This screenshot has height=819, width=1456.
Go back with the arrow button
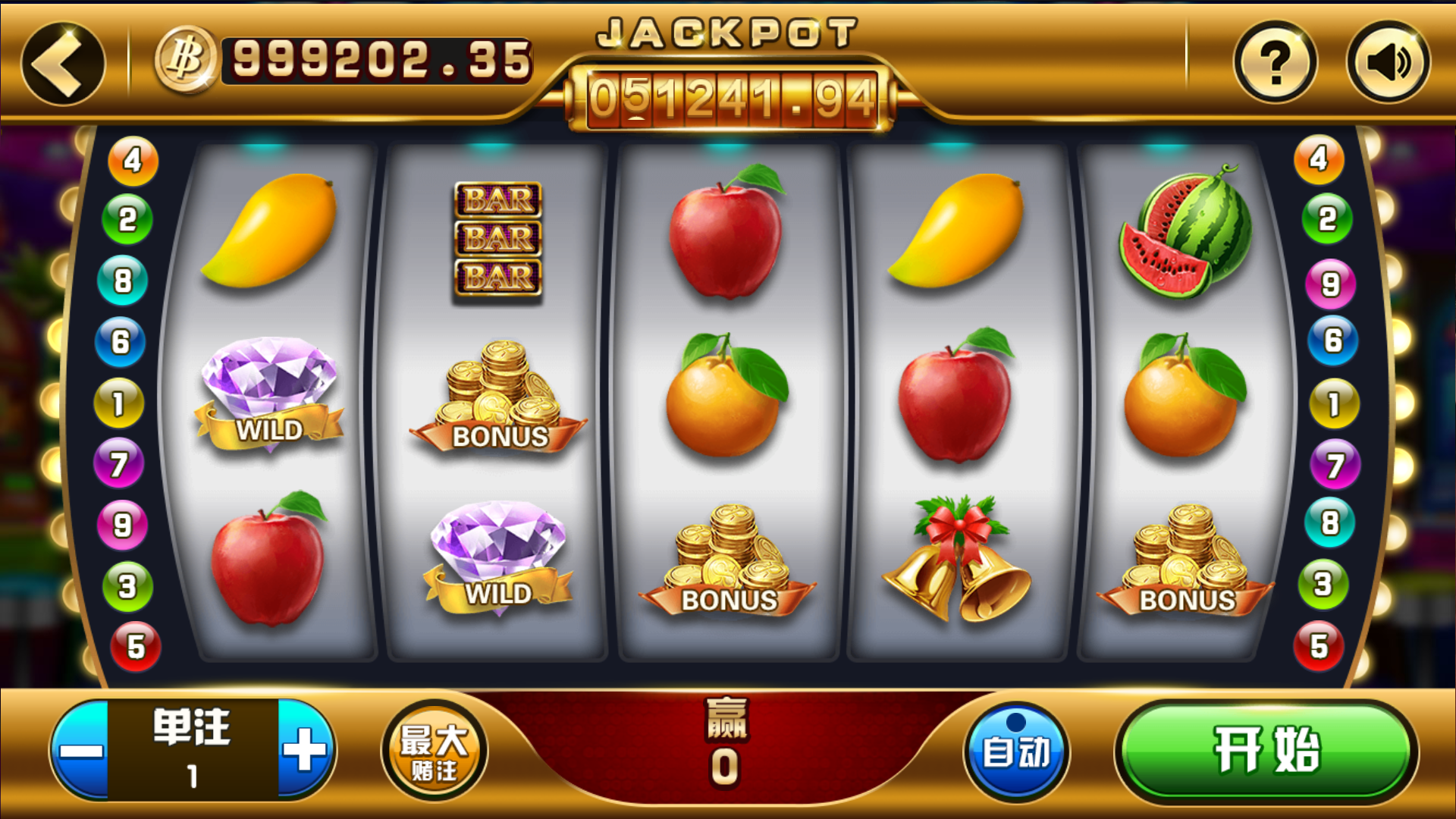(62, 64)
